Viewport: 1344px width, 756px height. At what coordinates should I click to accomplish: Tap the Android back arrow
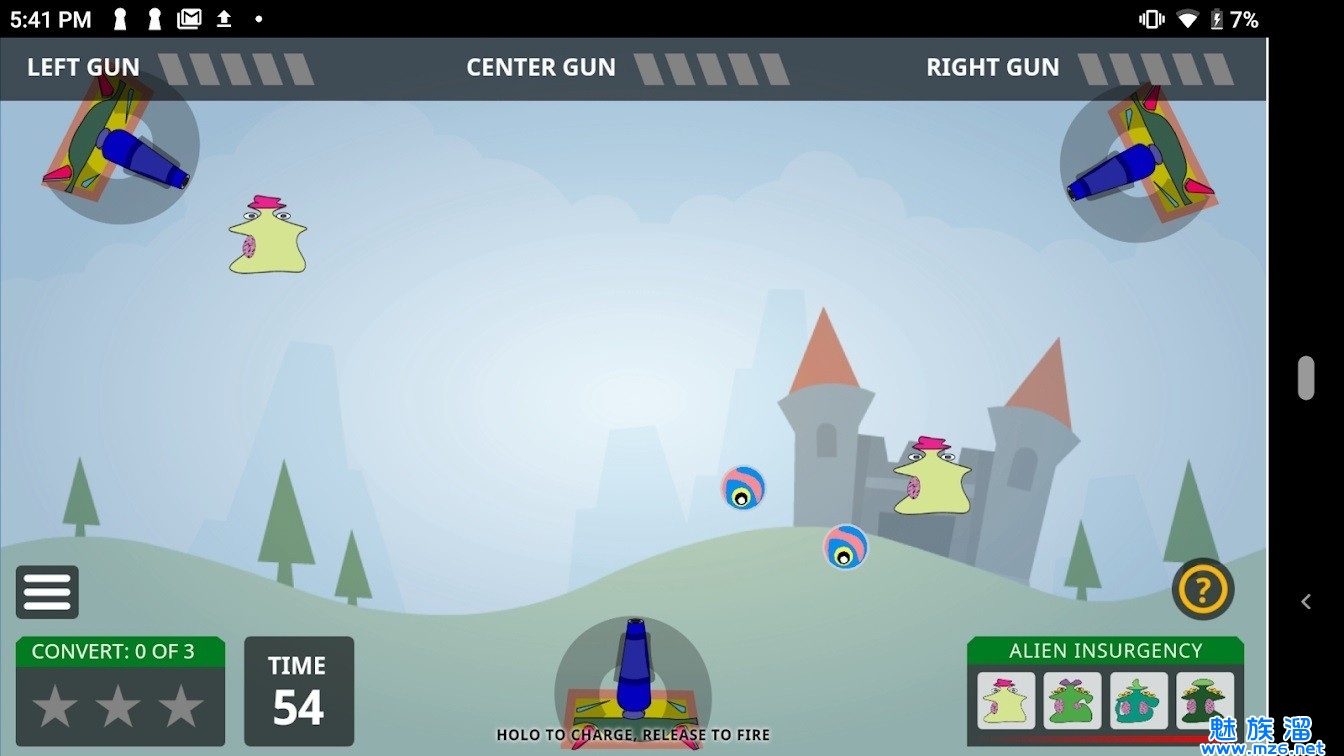[x=1306, y=601]
